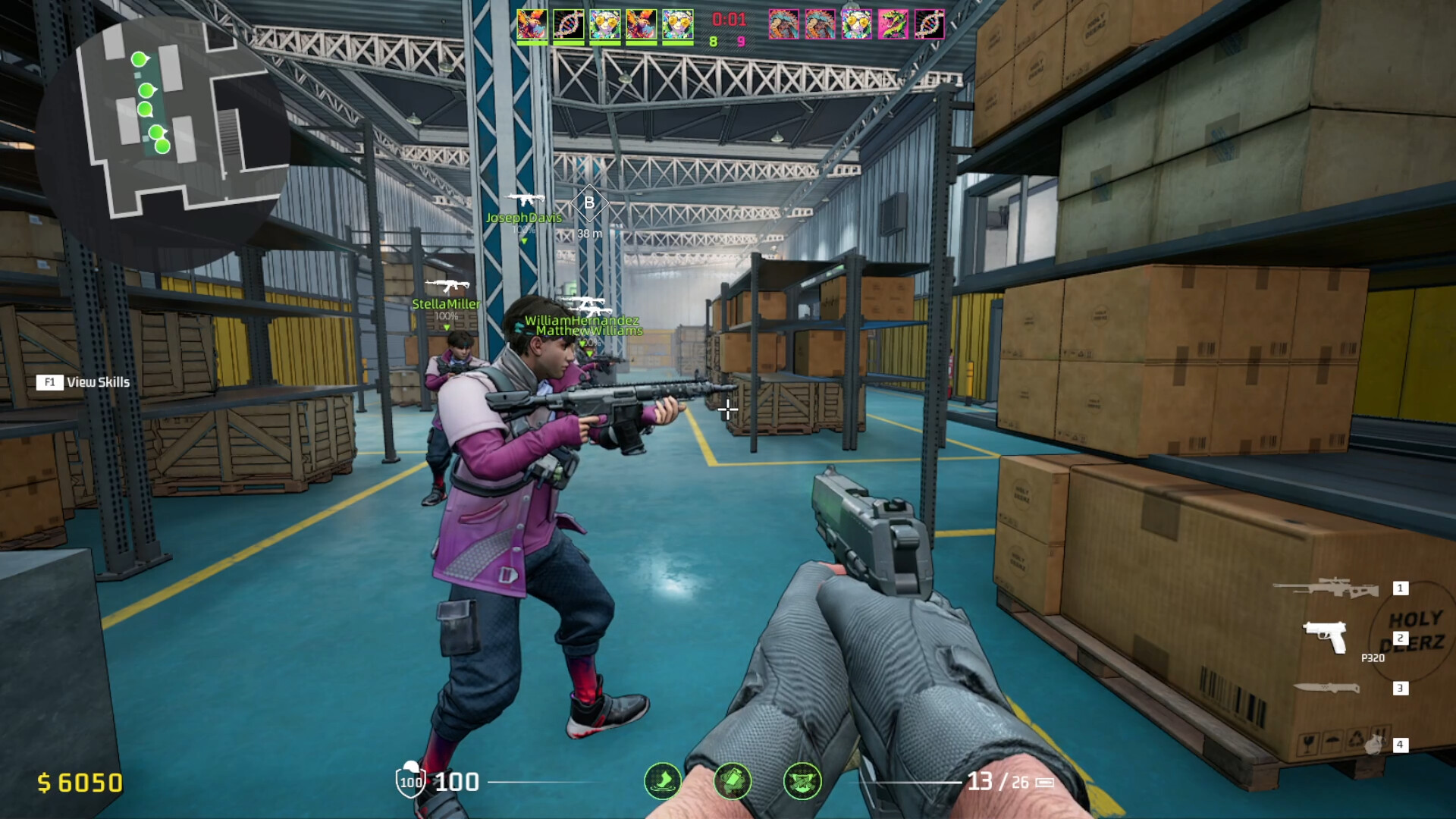Click the pink team score of 9
The image size is (1456, 819).
(742, 42)
